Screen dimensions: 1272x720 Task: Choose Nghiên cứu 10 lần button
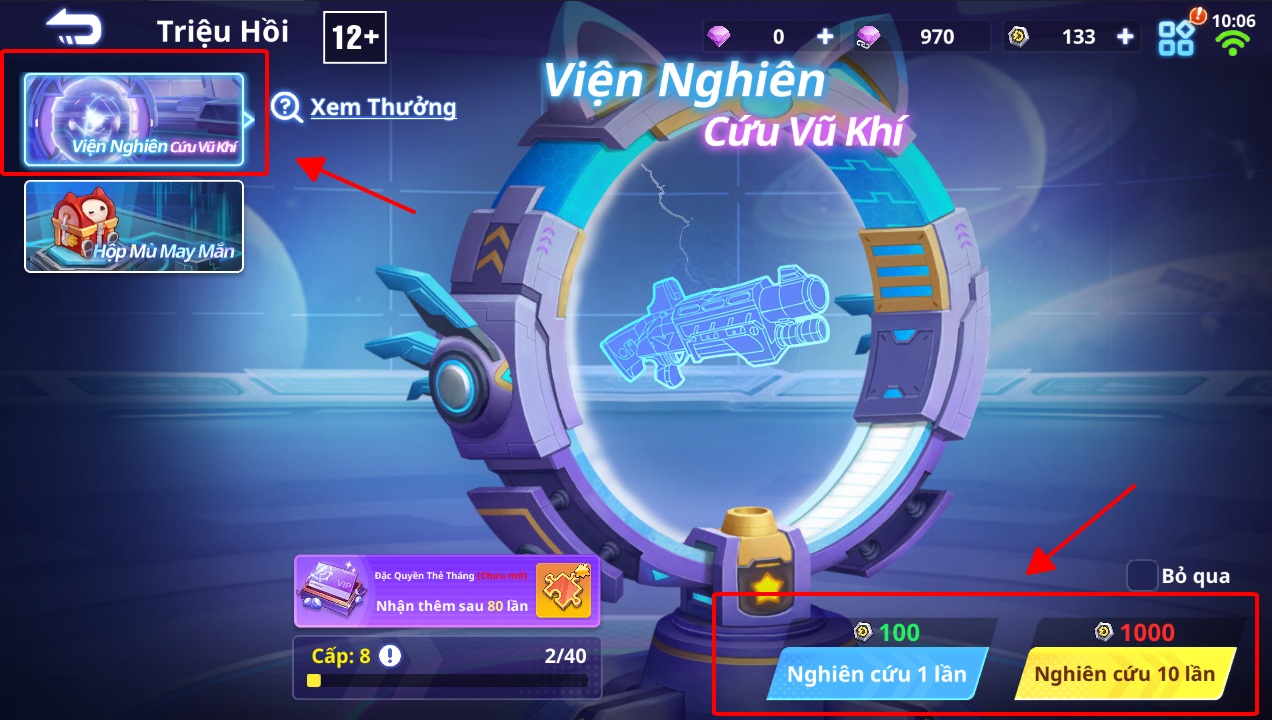click(1124, 673)
